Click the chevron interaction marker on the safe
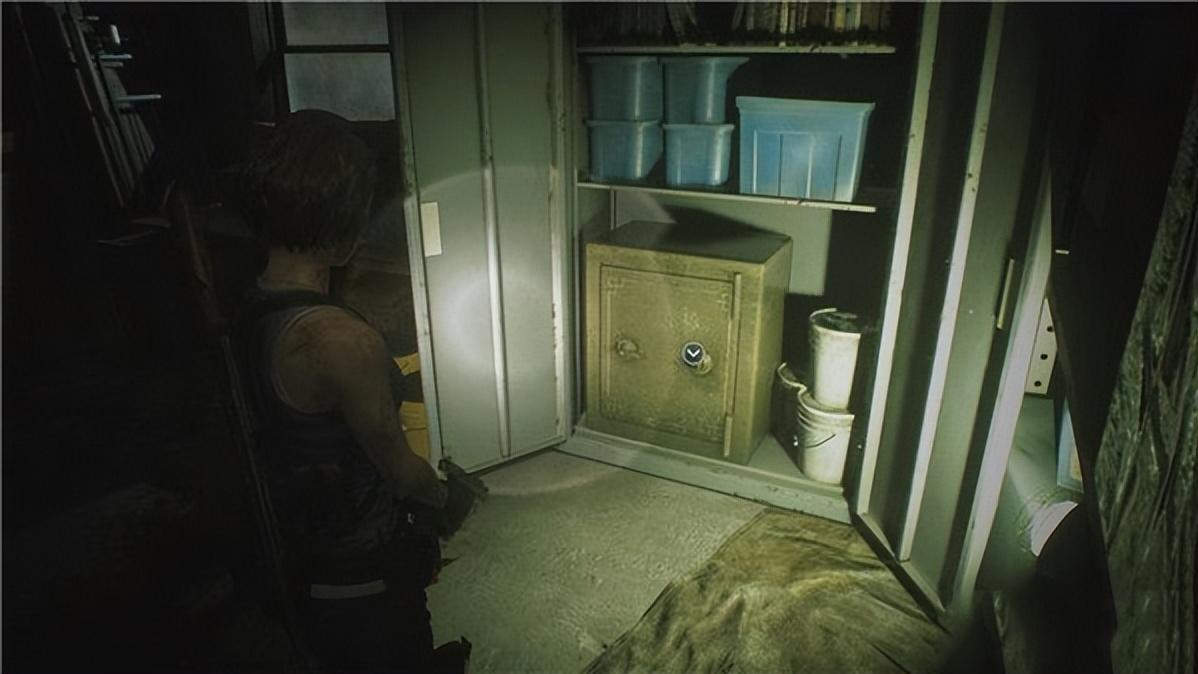 point(693,353)
